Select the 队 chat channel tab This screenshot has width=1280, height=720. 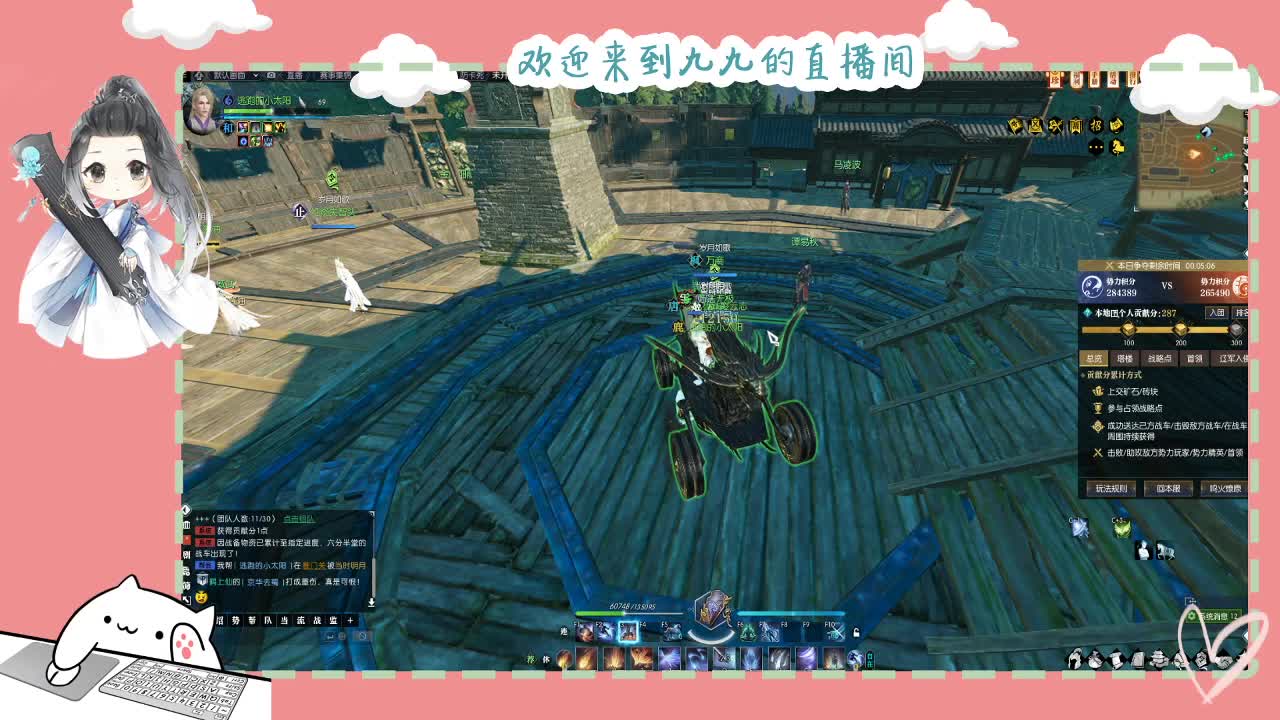pos(269,621)
